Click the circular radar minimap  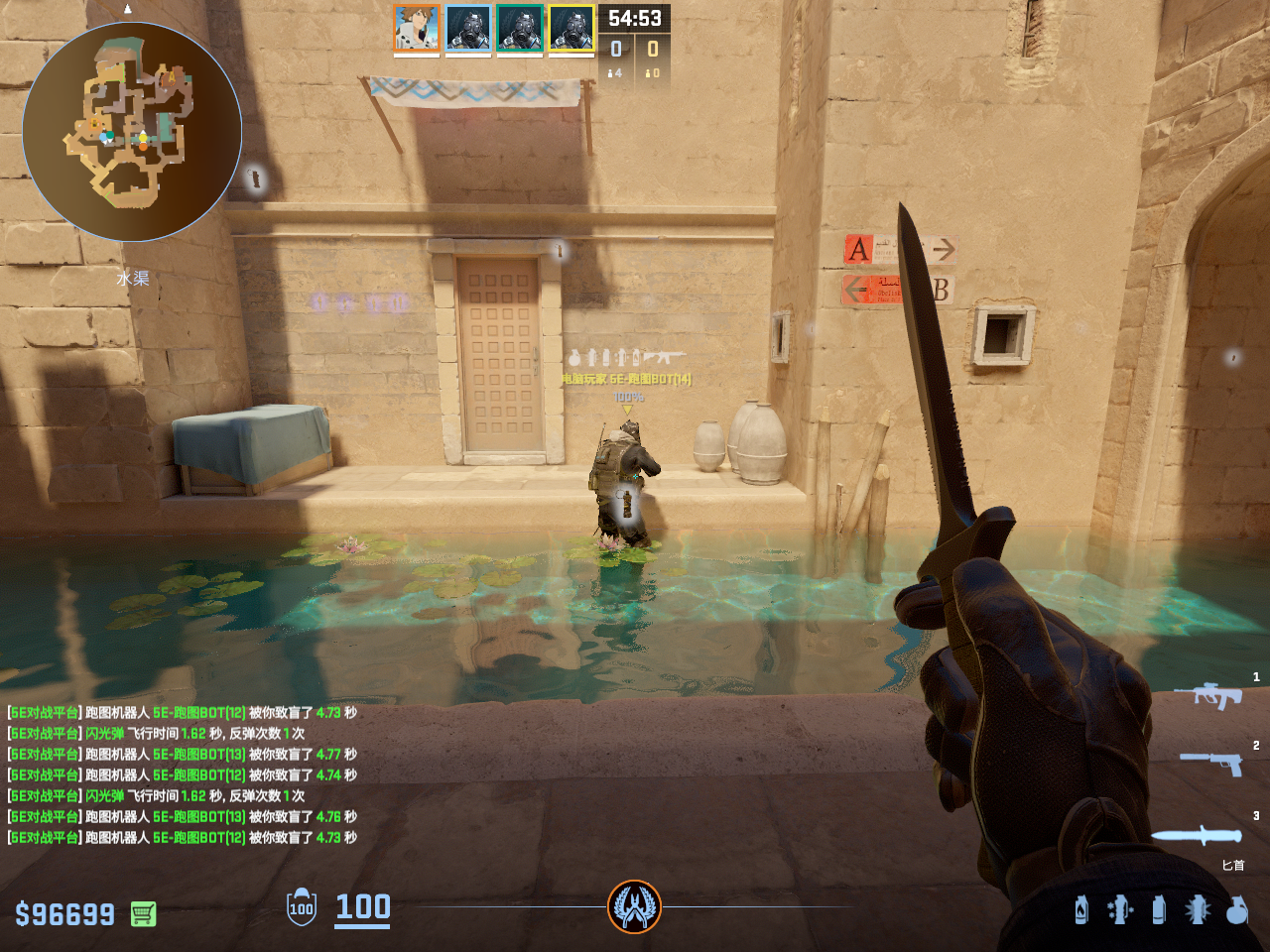click(x=132, y=132)
